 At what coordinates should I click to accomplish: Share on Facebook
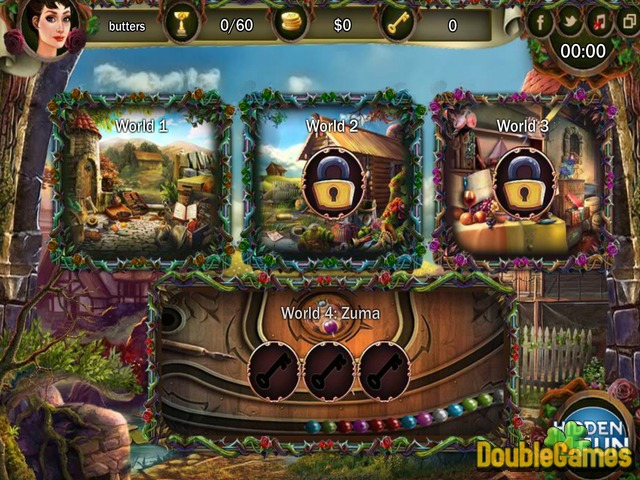click(541, 20)
